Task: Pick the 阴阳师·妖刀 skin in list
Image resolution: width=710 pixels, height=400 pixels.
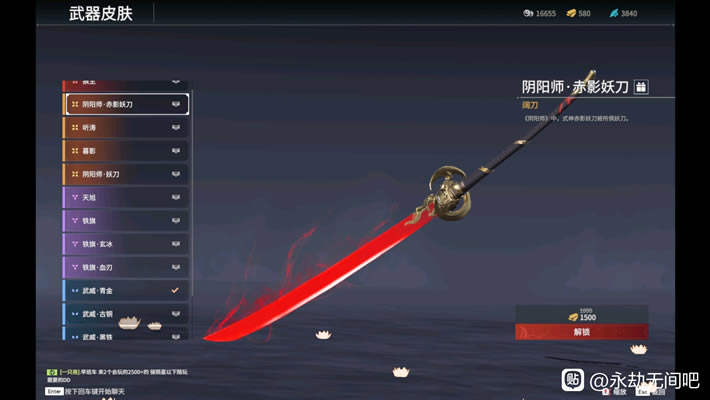Action: pyautogui.click(x=126, y=174)
